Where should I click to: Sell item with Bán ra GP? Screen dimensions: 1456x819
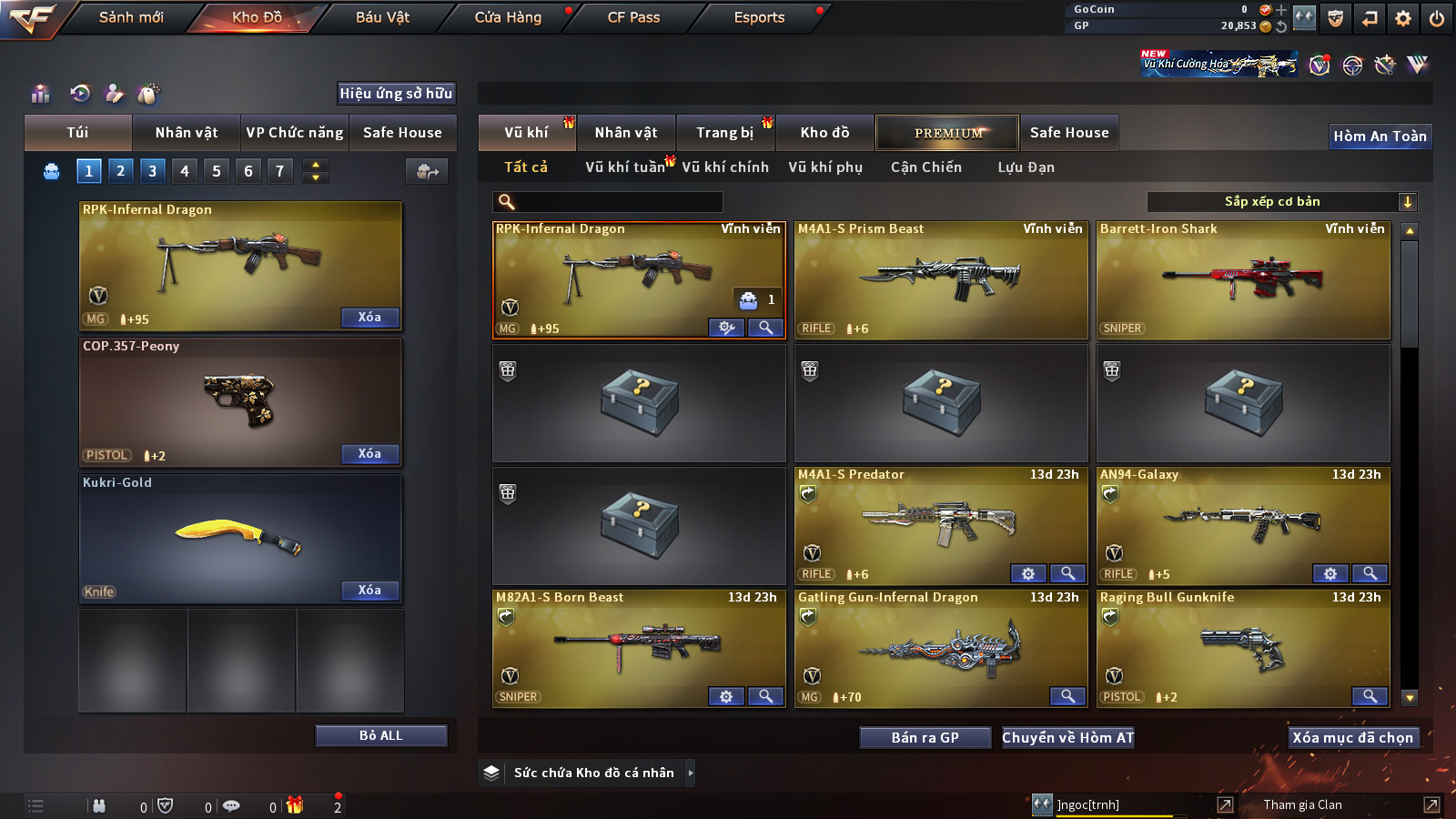pos(925,738)
